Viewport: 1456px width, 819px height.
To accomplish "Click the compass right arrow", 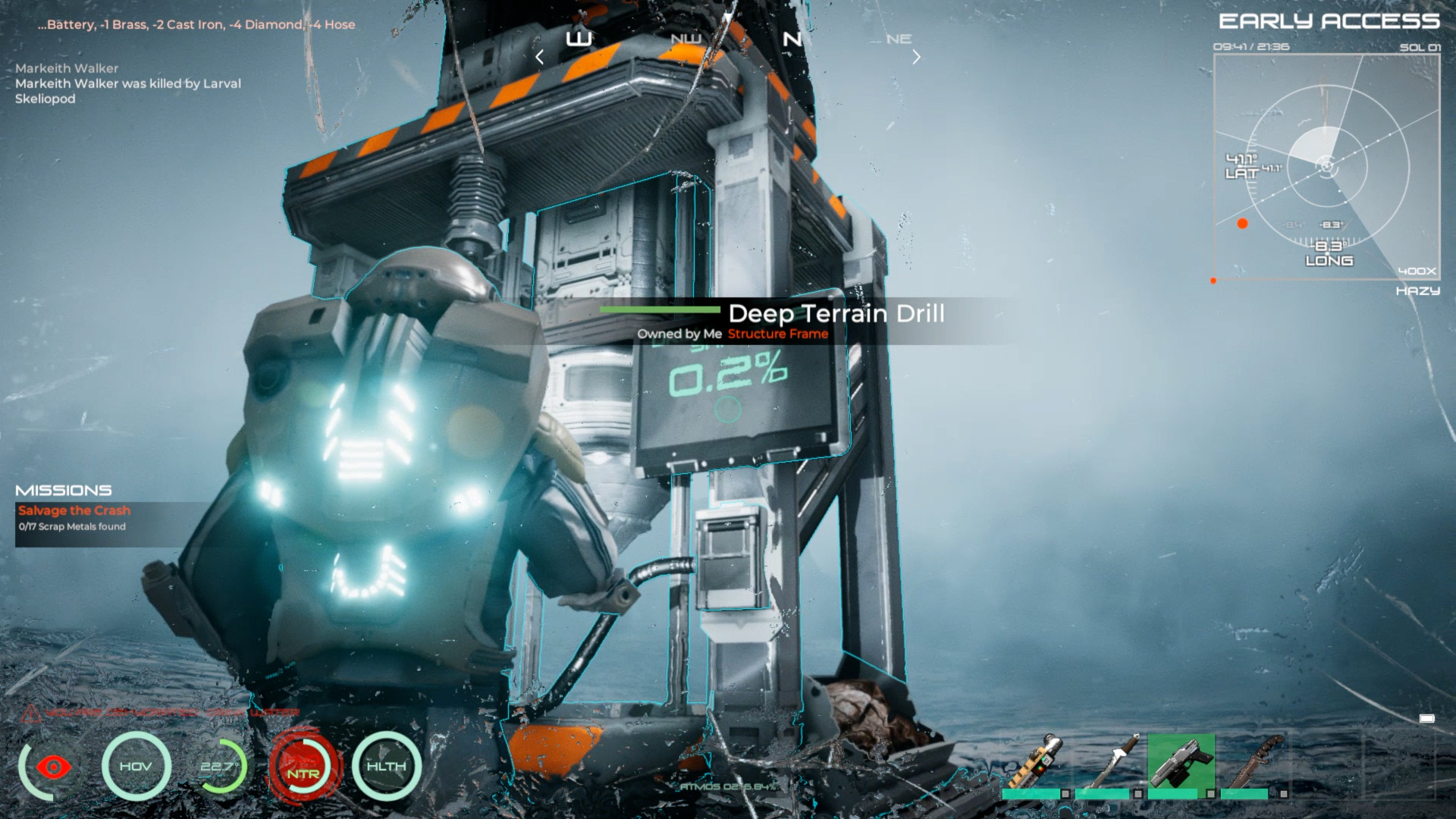I will tap(916, 57).
